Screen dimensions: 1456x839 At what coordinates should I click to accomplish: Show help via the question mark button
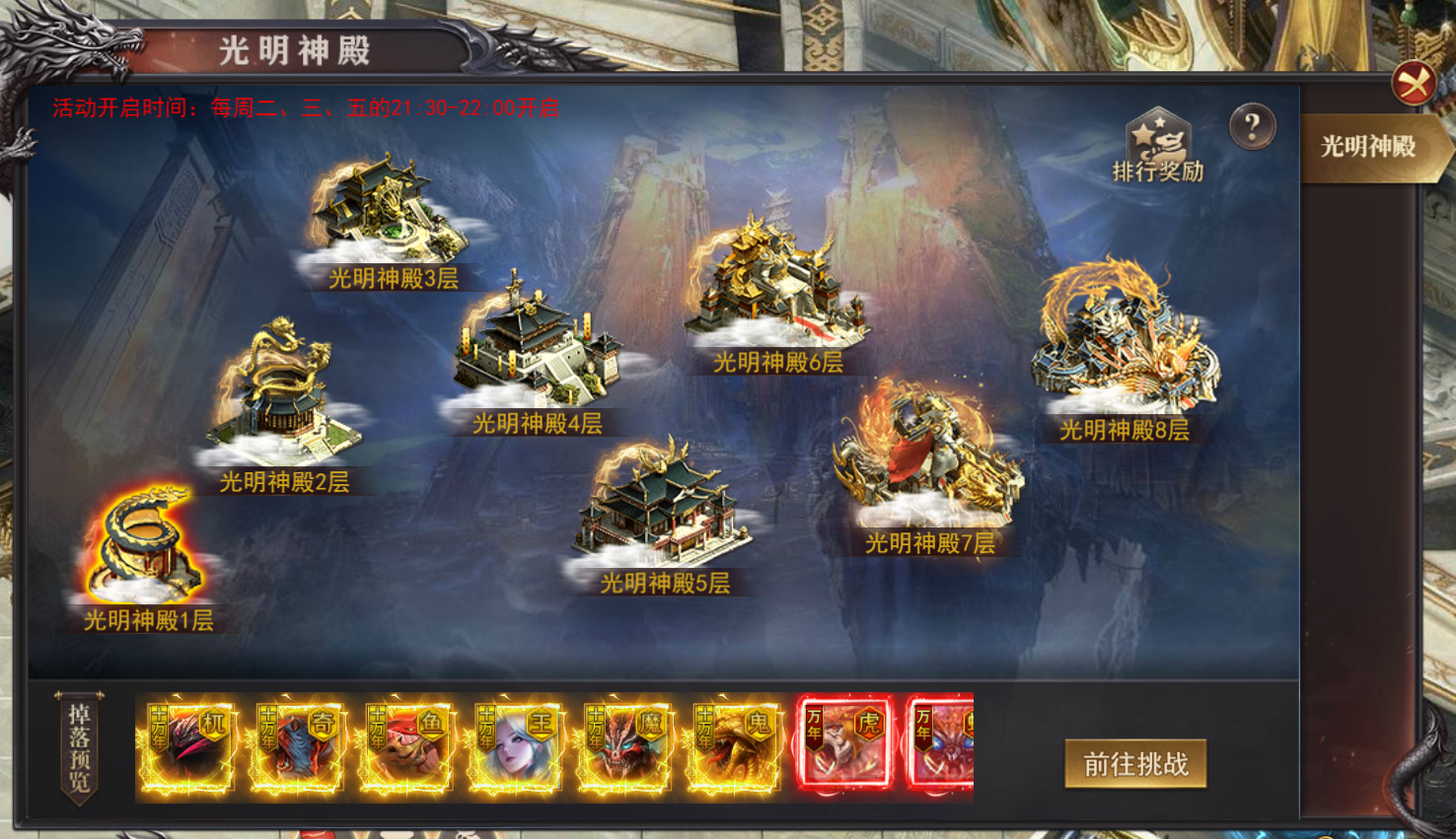pos(1252,126)
